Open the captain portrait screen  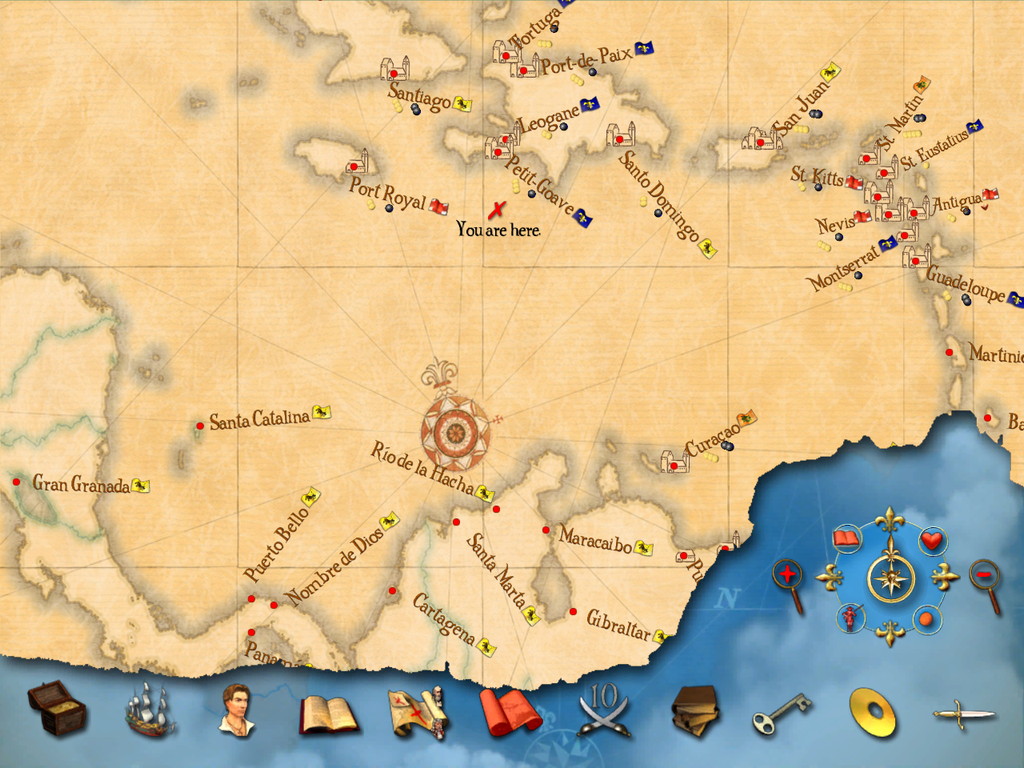237,710
